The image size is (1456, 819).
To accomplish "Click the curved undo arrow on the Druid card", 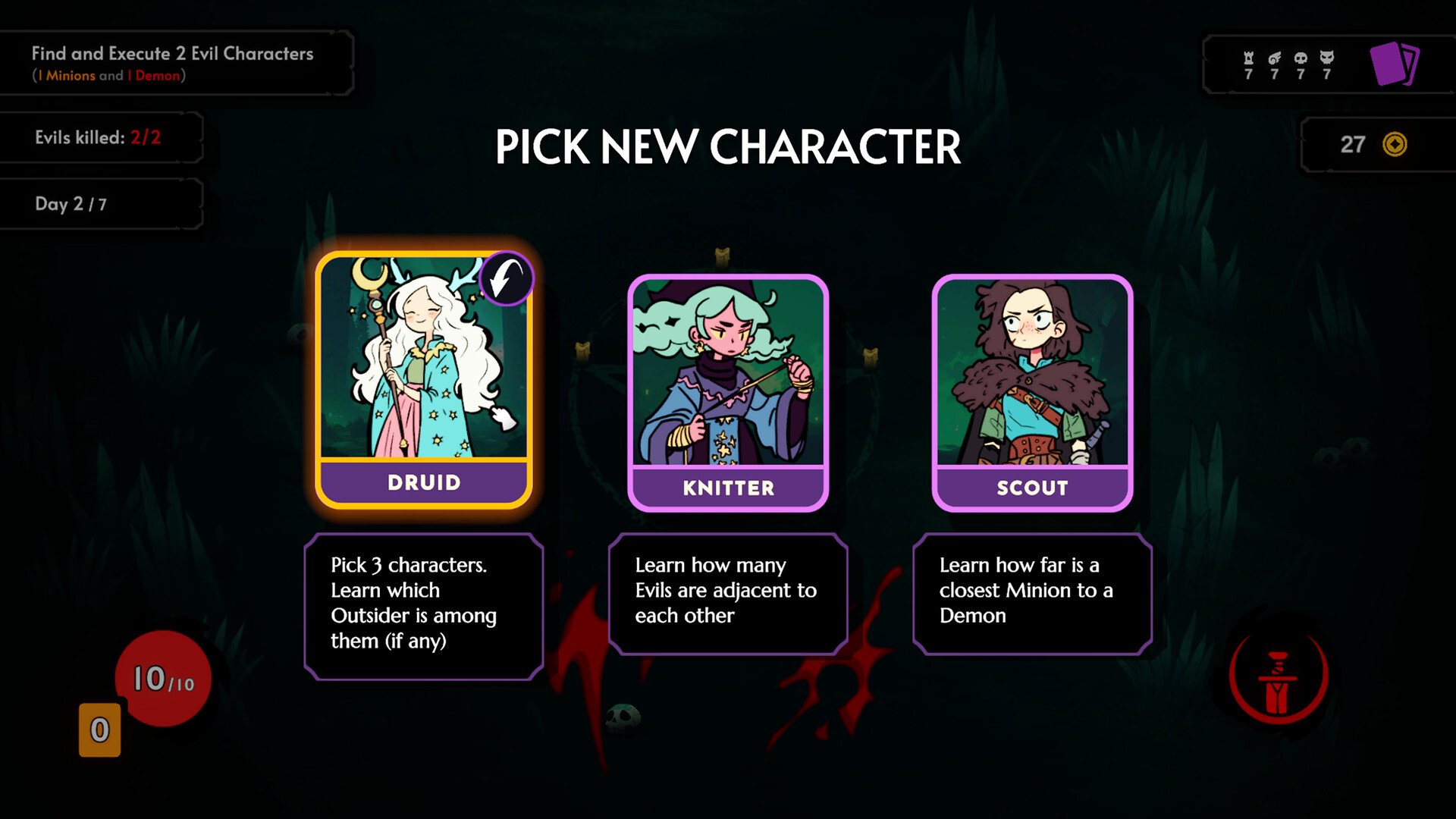I will [505, 278].
